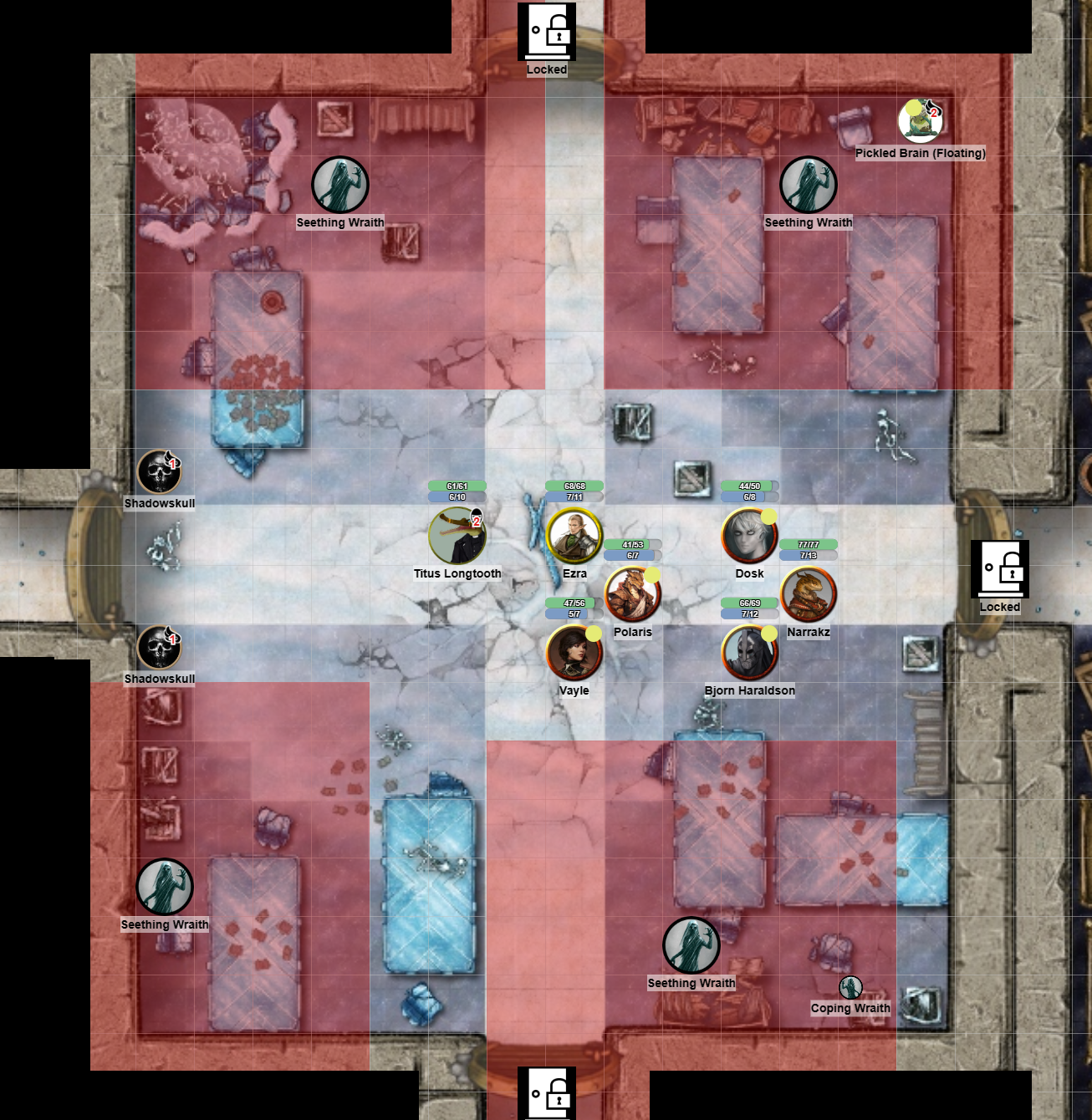1092x1120 pixels.
Task: Click the Coping Wraith token
Action: tap(850, 985)
